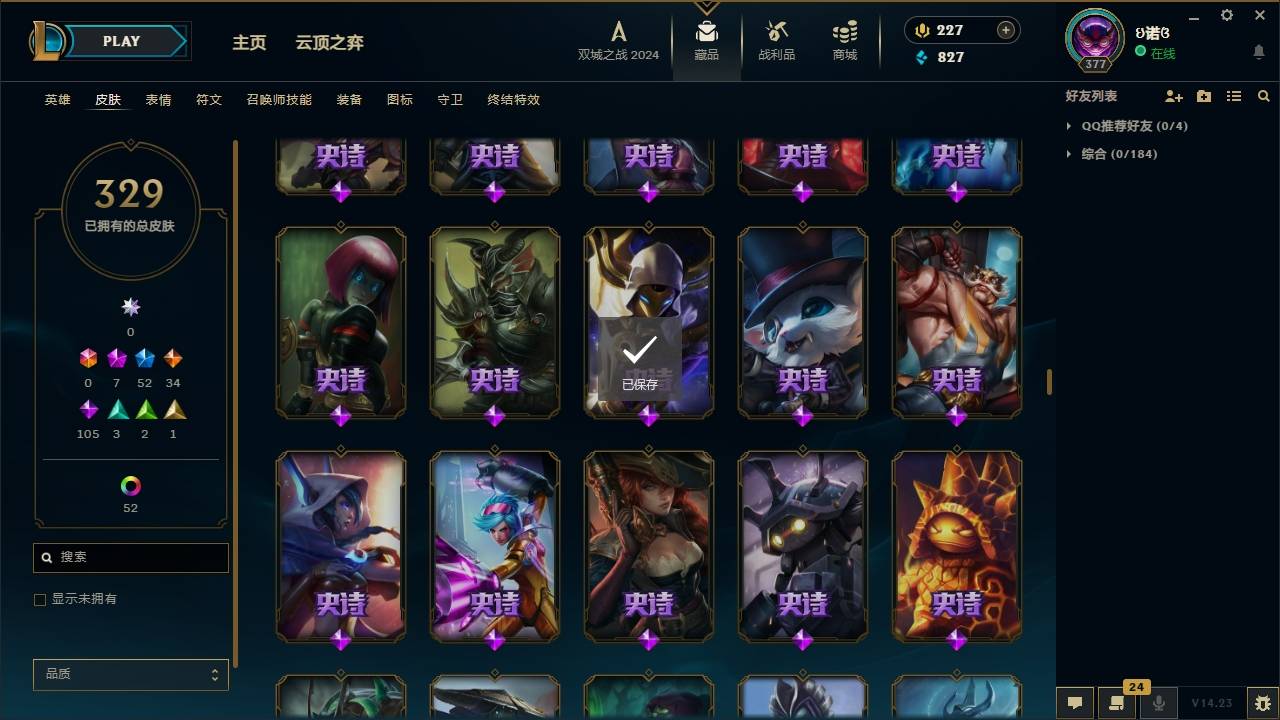Mute the microphone icon
This screenshot has width=1280, height=720.
[x=1160, y=703]
